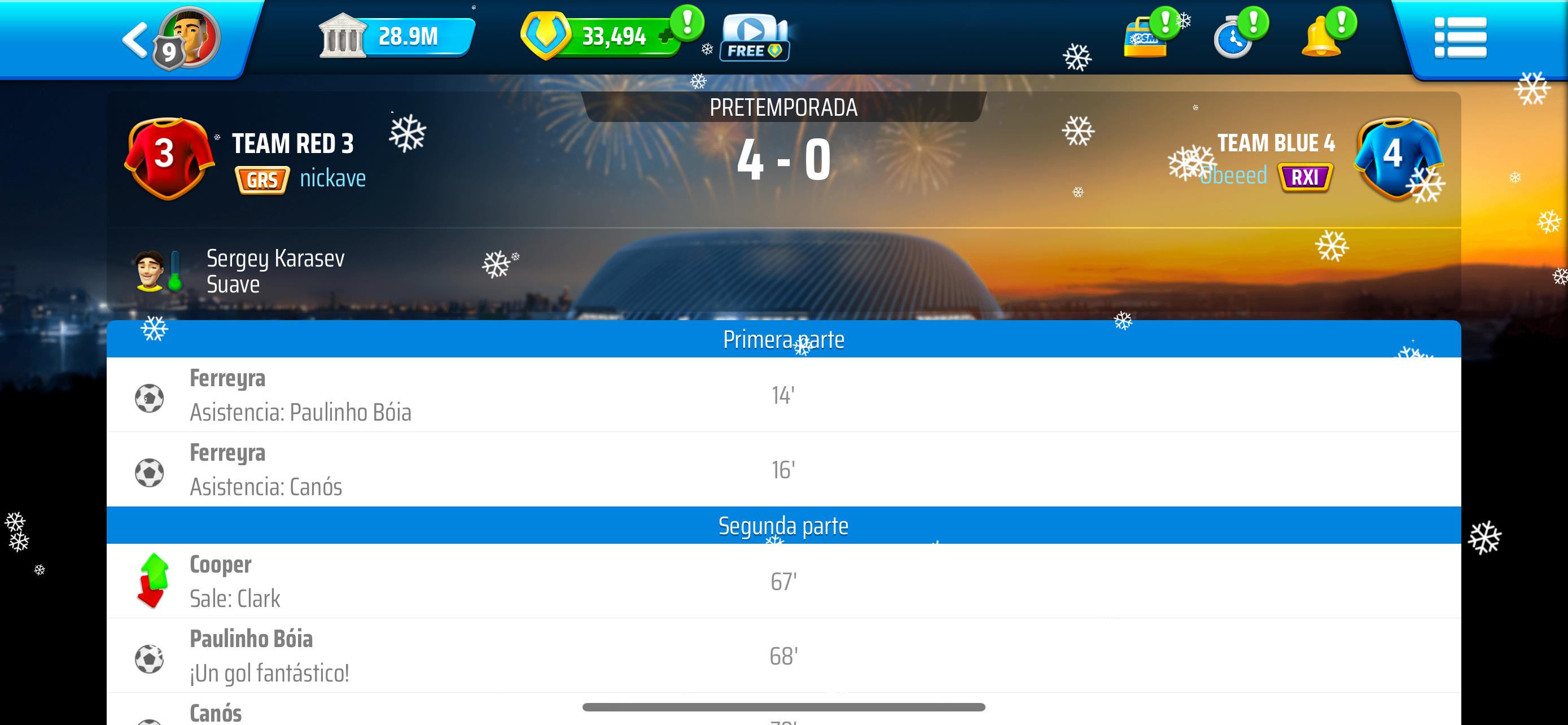Open the 28.9M bank balance

[x=396, y=37]
